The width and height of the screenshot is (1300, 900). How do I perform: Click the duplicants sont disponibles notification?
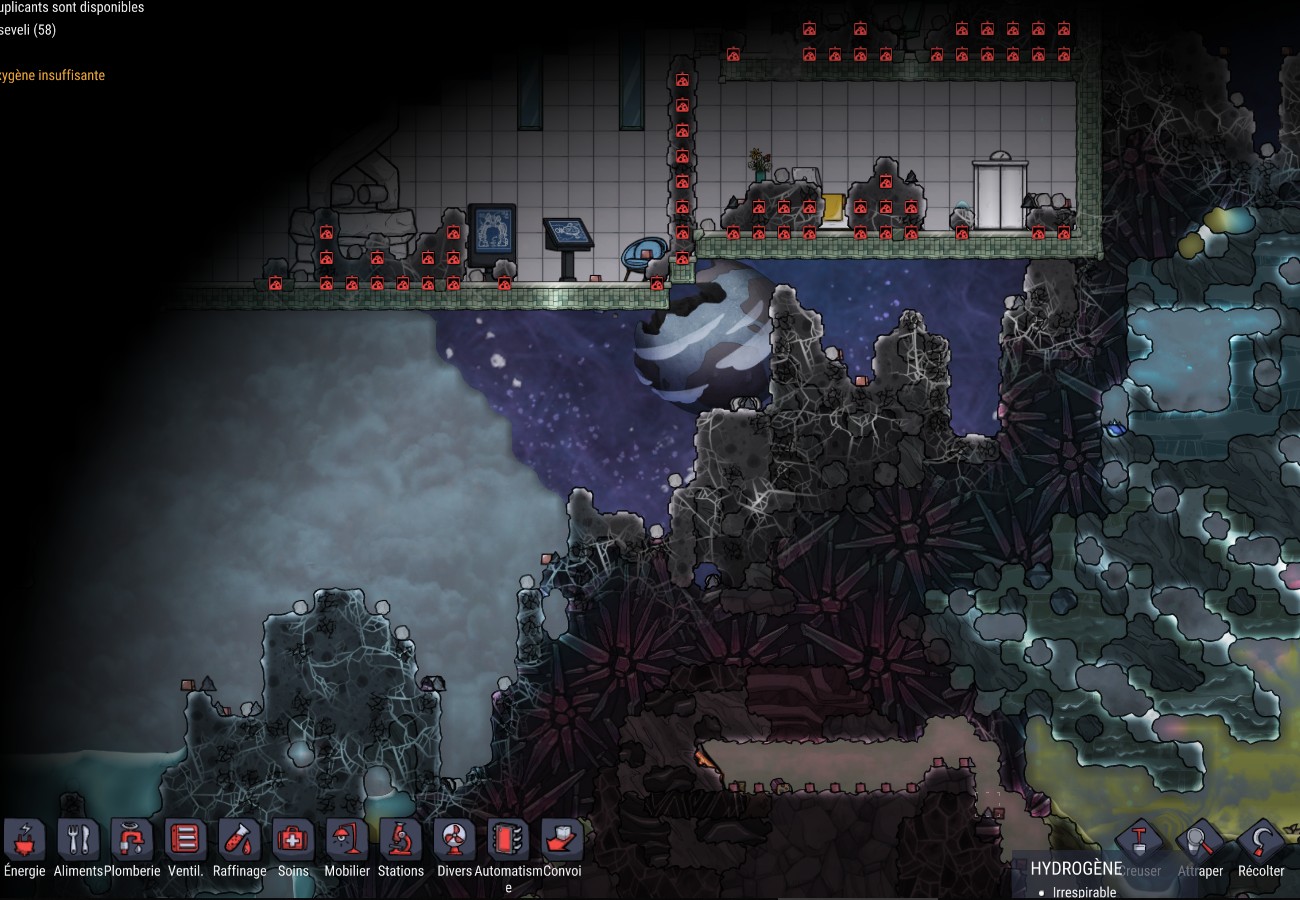pos(72,8)
